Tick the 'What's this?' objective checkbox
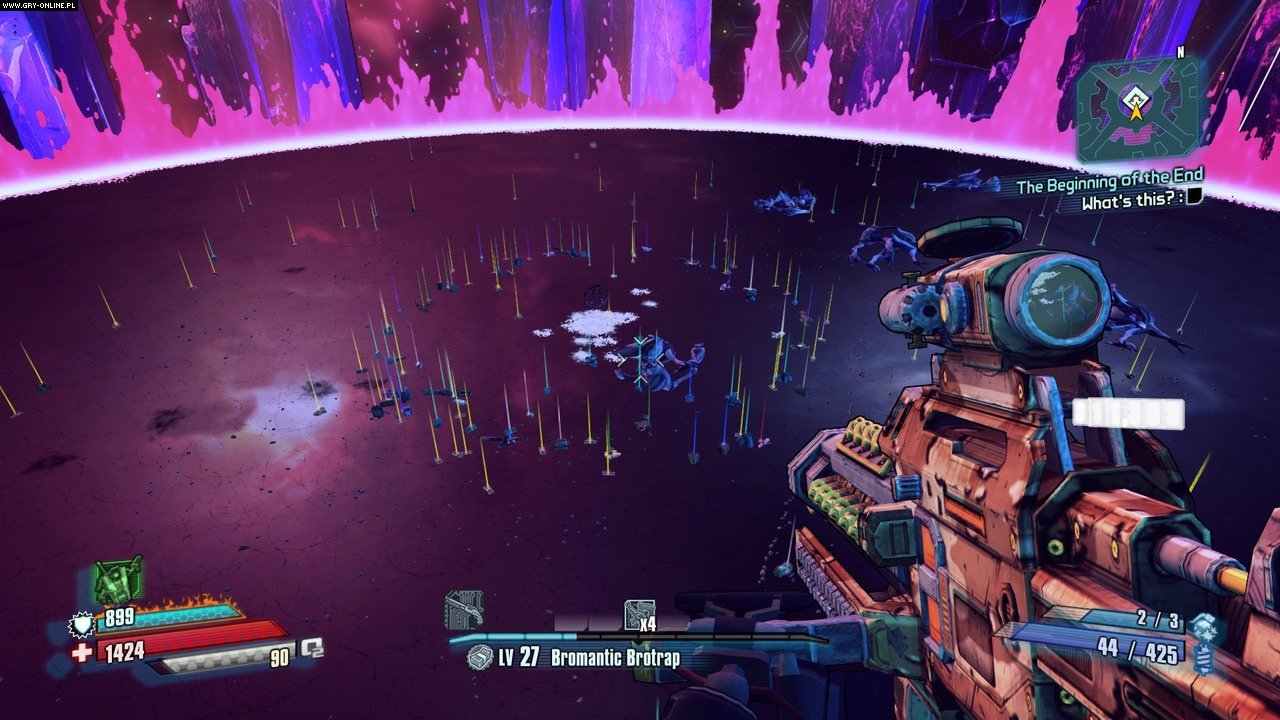This screenshot has width=1280, height=720. click(x=1194, y=199)
